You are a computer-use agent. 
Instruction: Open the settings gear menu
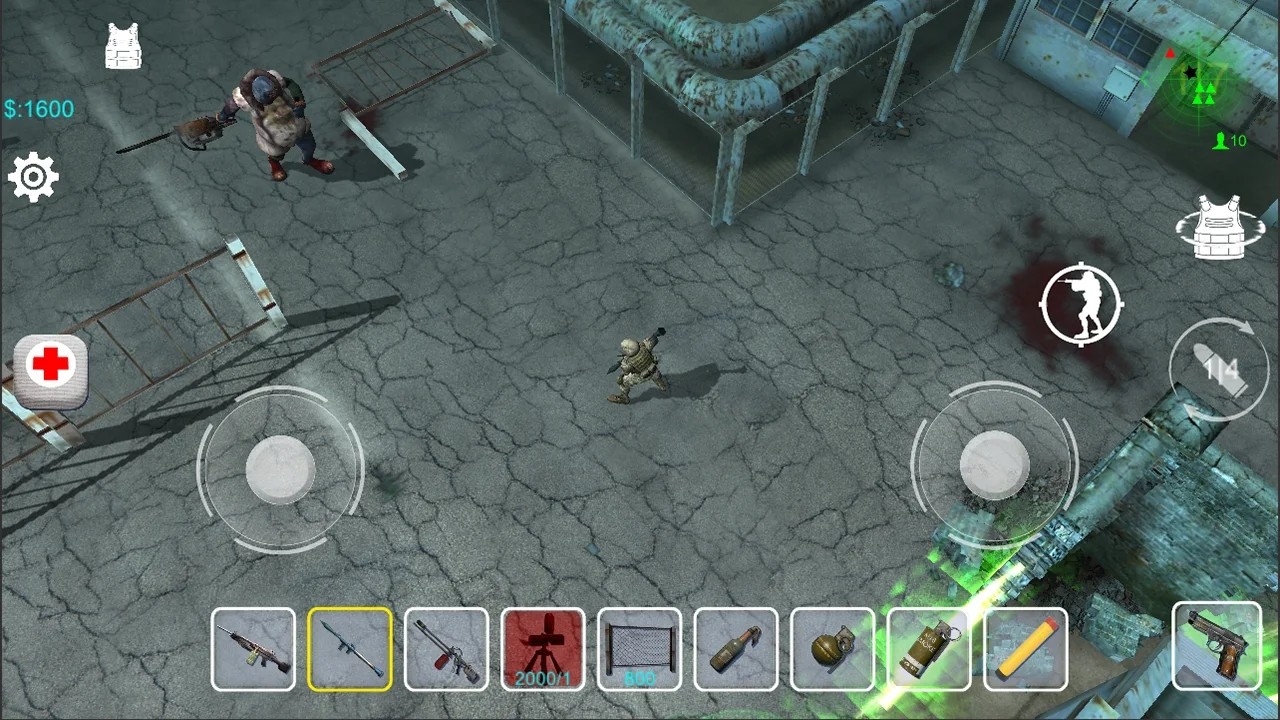(34, 176)
